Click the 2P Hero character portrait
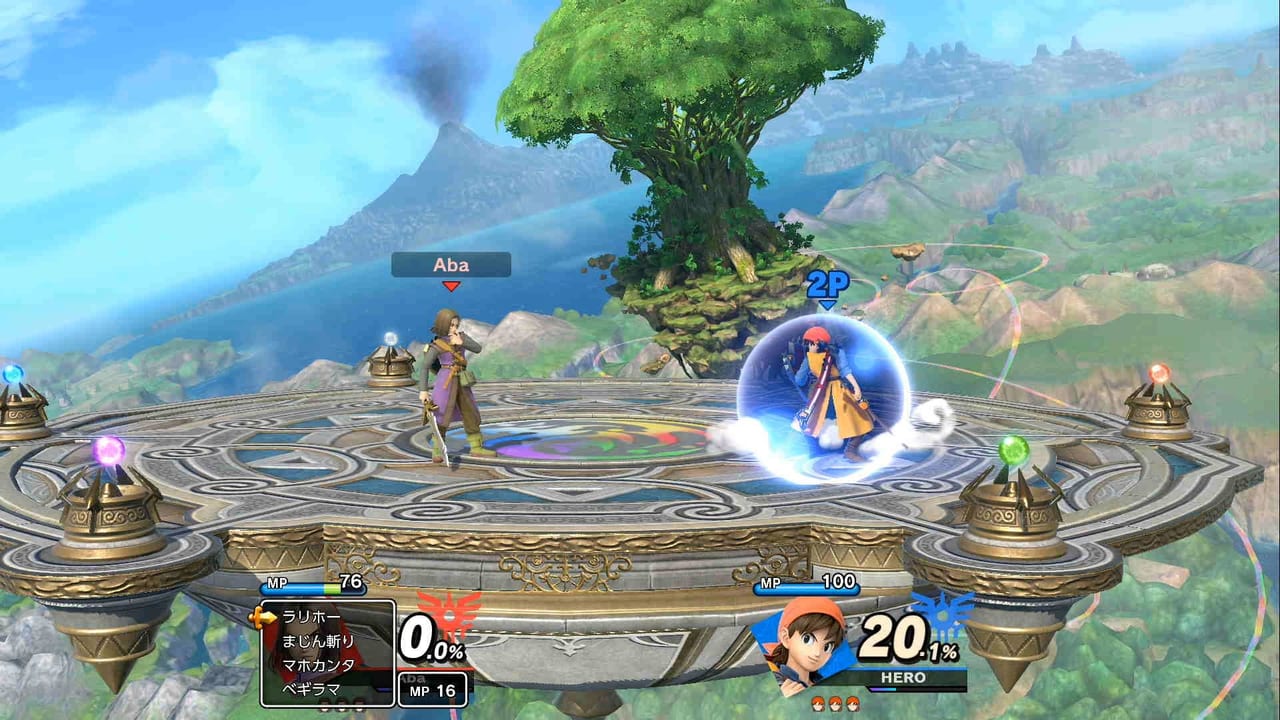Screen dimensions: 1280x720 (802, 643)
